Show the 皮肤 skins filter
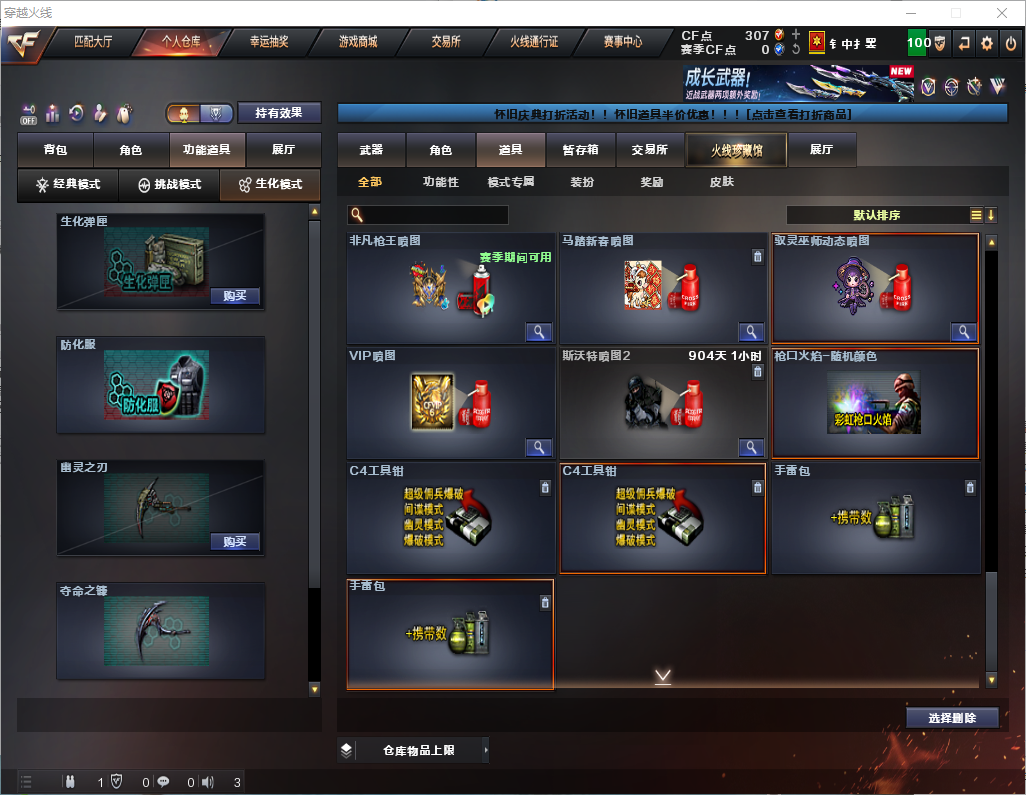1026x795 pixels. pos(721,182)
